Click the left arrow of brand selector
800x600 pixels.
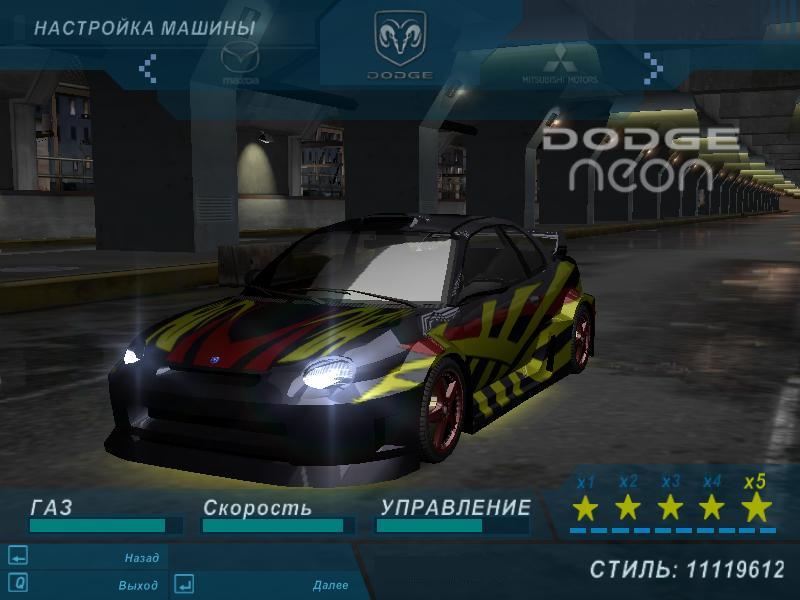pos(148,67)
